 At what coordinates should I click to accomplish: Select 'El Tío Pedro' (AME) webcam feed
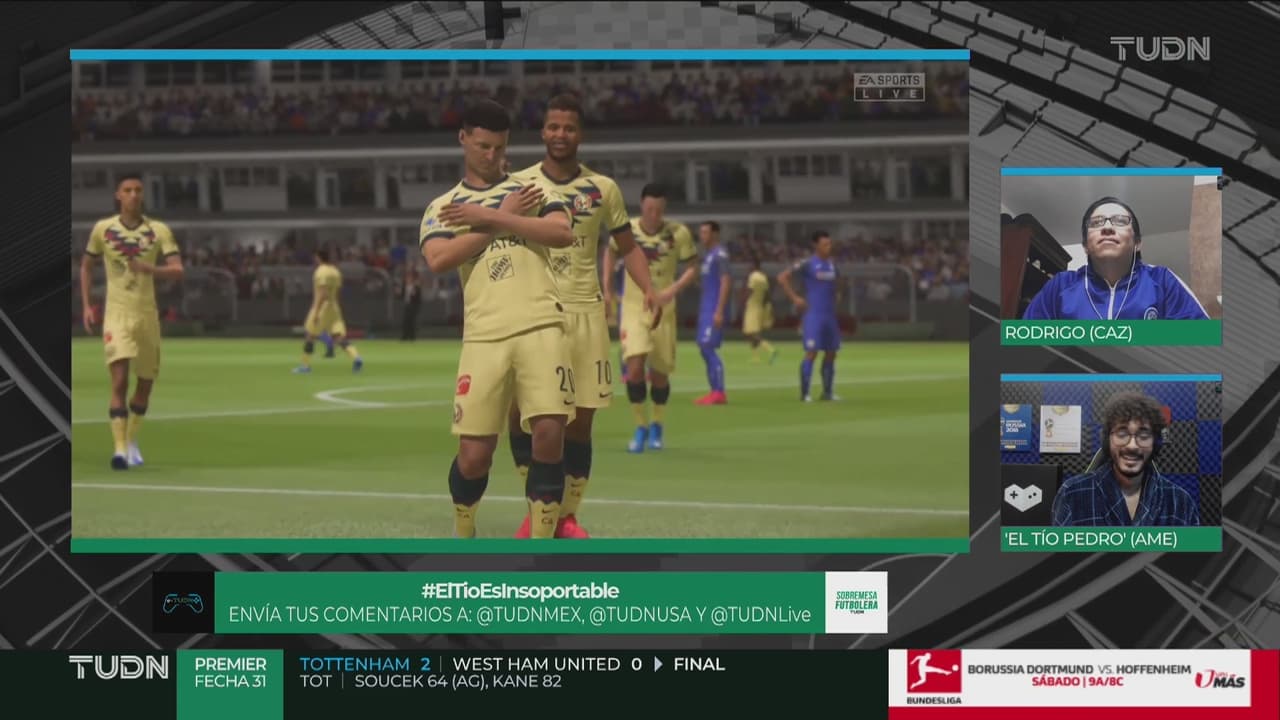(1110, 454)
